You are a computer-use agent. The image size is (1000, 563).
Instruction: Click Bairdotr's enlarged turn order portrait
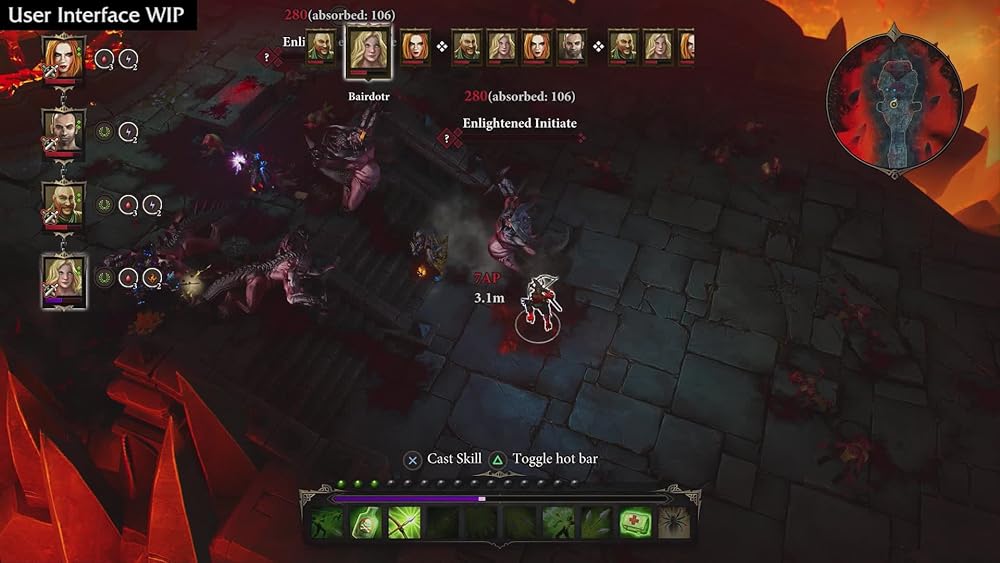[x=368, y=50]
